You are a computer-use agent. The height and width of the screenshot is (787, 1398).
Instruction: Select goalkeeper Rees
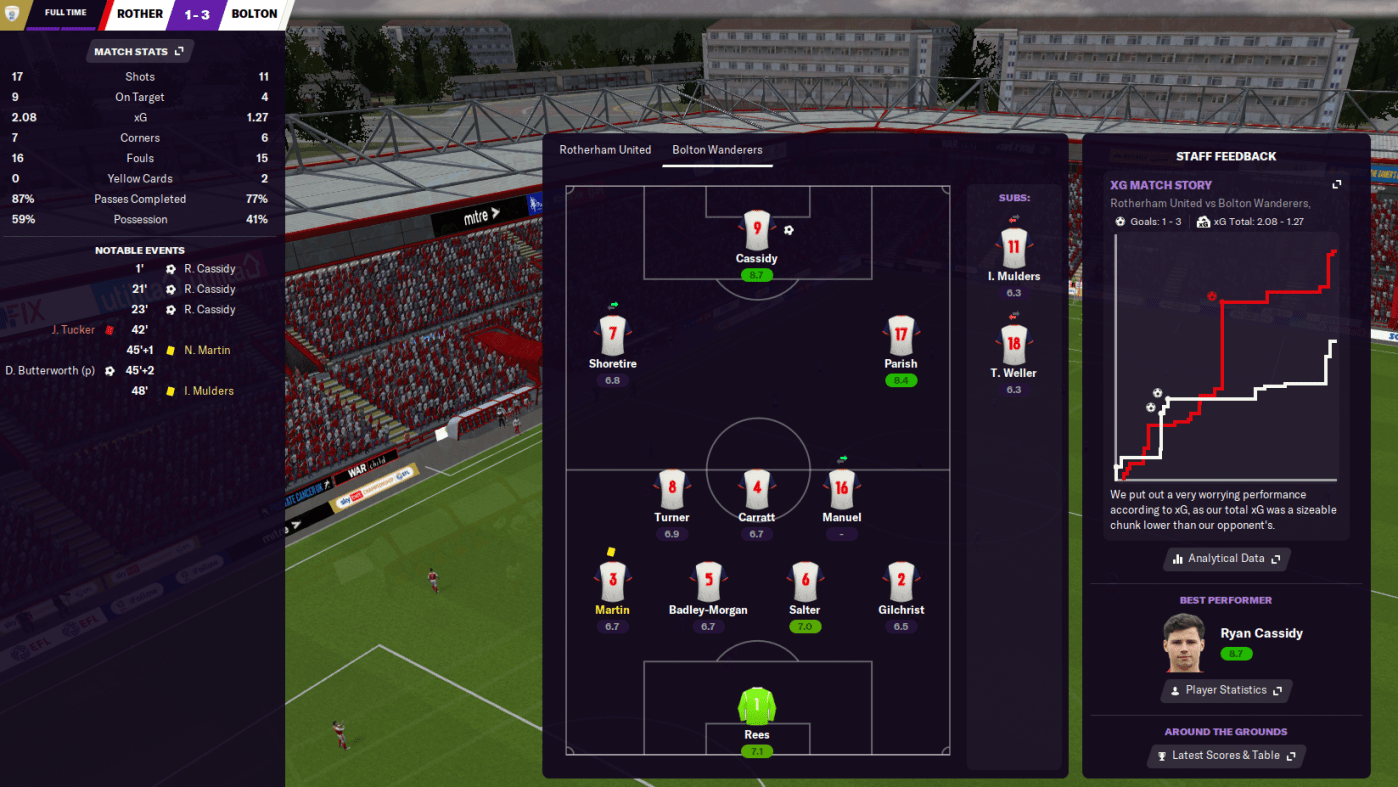point(757,707)
